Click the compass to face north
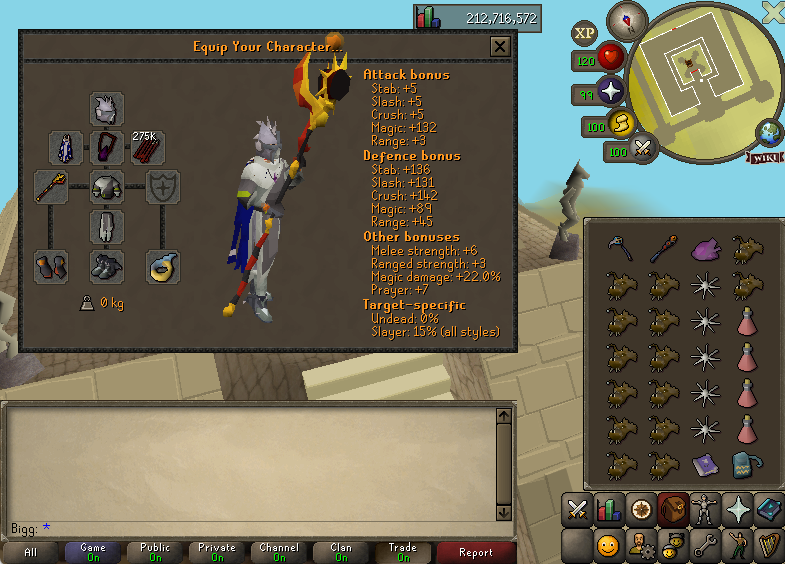This screenshot has height=564, width=785. click(x=627, y=20)
